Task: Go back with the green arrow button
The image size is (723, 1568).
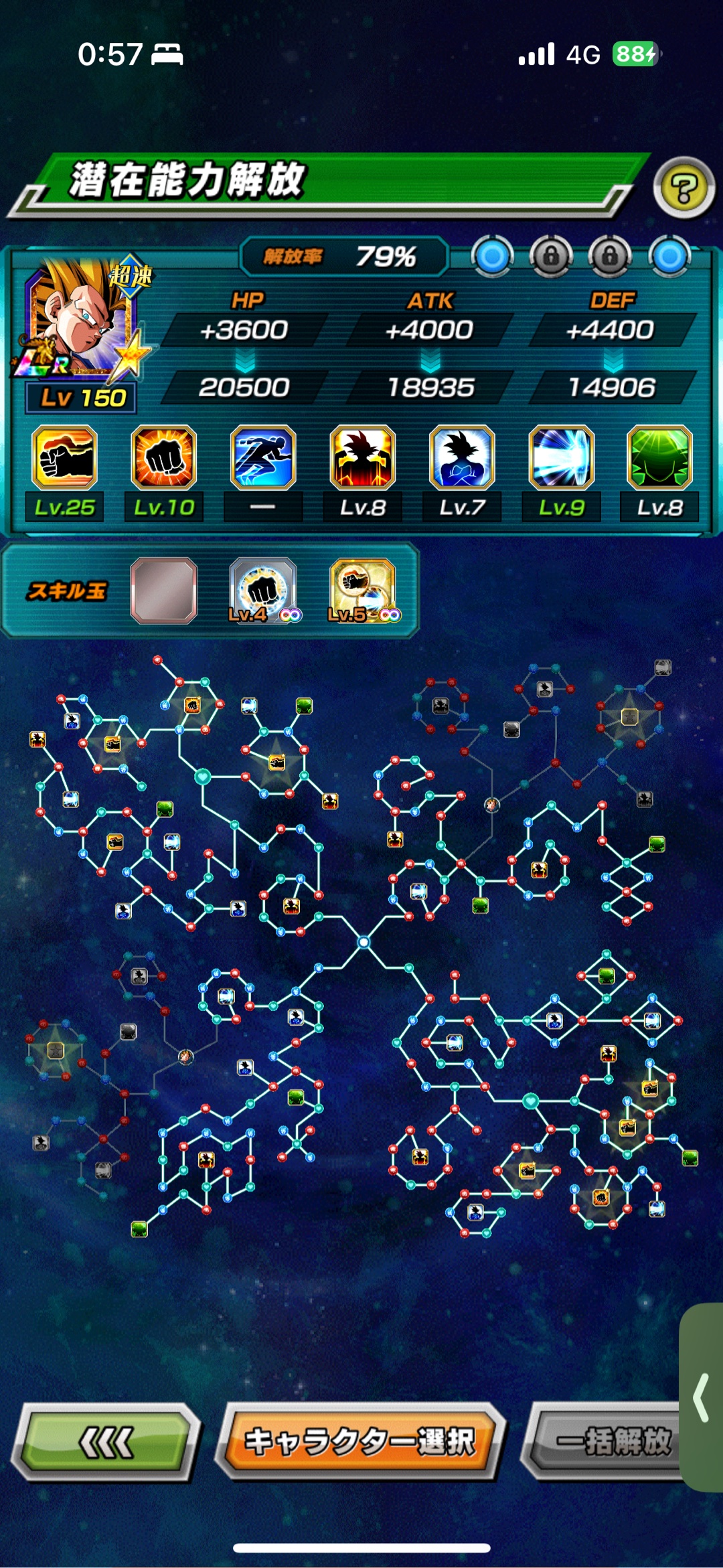Action: [107, 1441]
